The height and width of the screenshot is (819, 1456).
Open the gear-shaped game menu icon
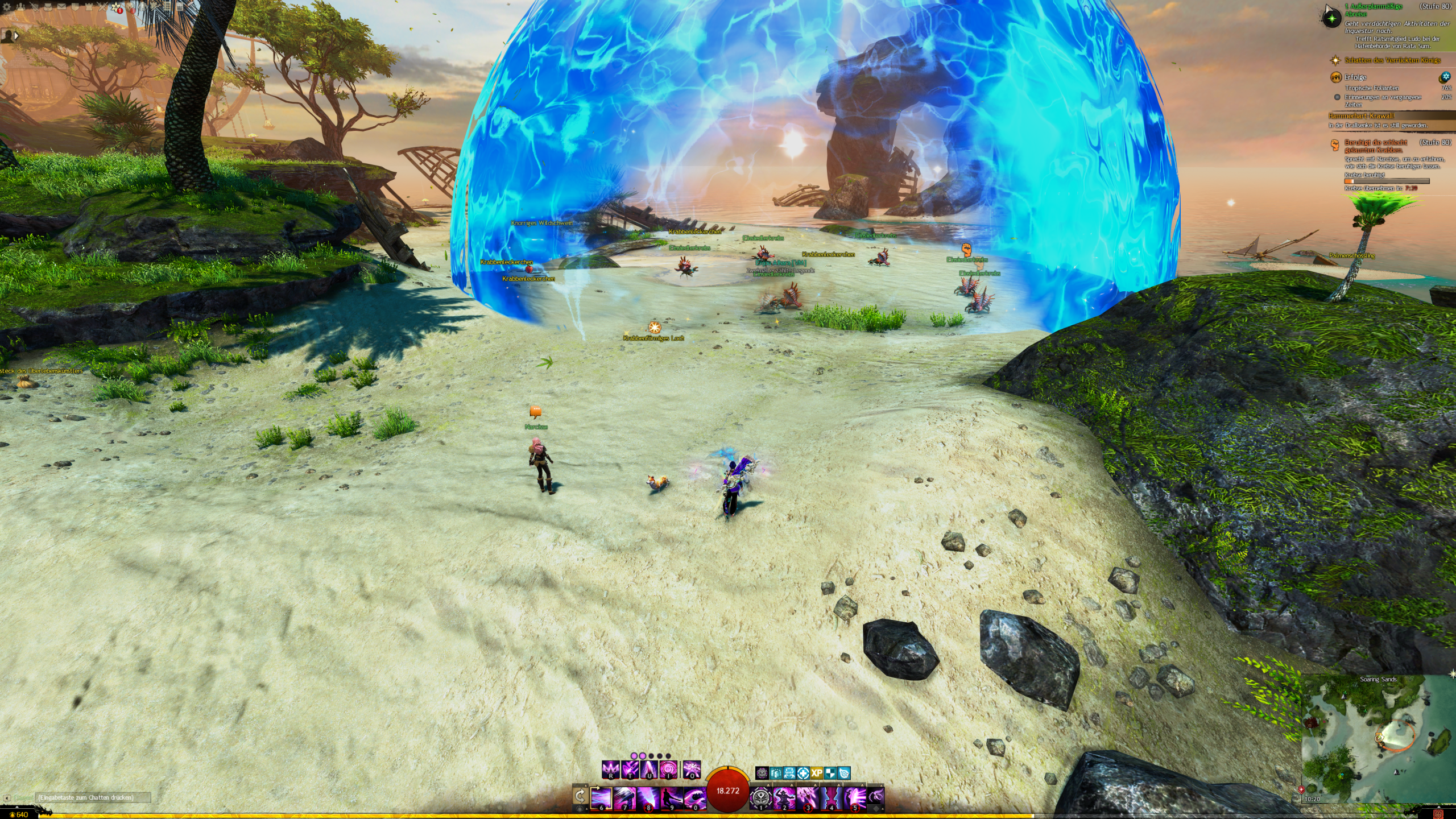[7, 7]
